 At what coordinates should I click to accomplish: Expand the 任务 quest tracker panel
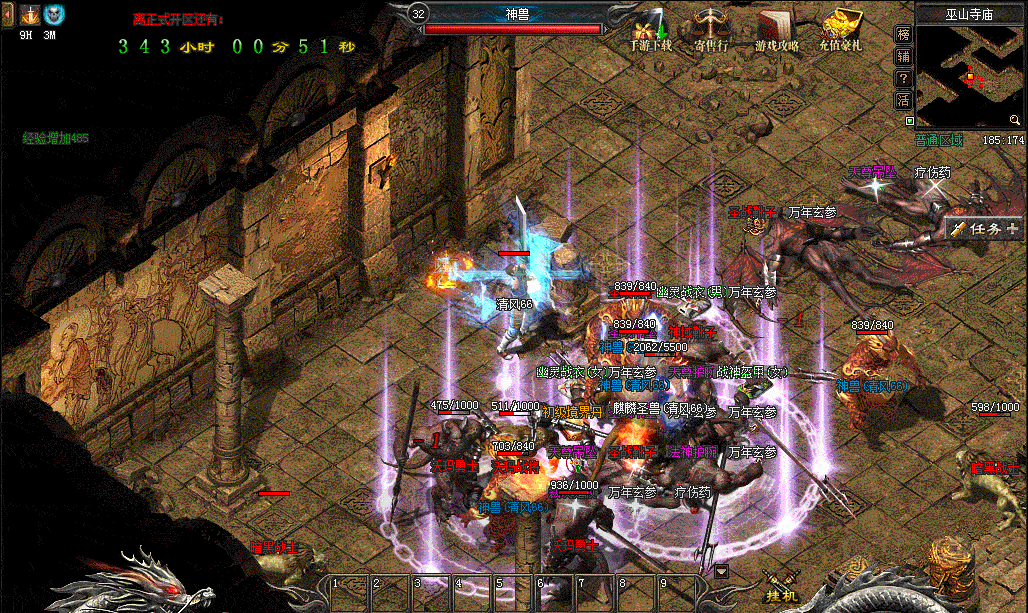985,229
